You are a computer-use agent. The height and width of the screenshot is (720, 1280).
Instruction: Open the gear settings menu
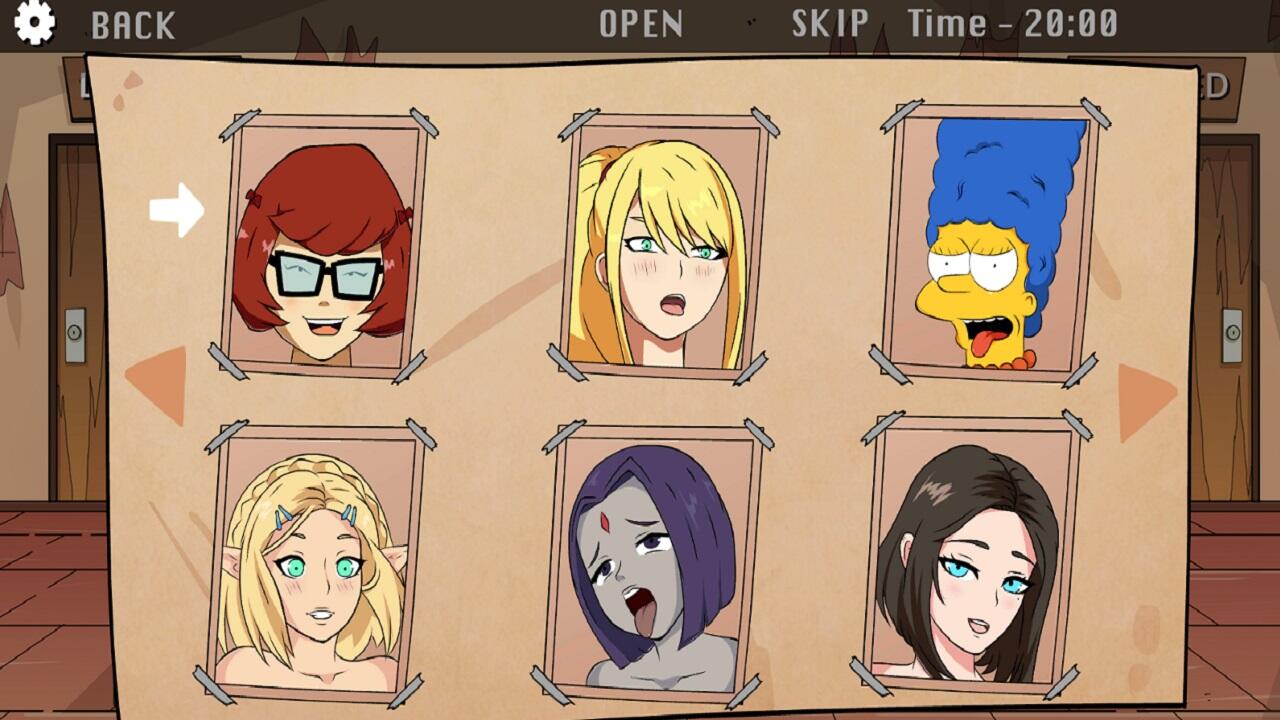[x=35, y=23]
